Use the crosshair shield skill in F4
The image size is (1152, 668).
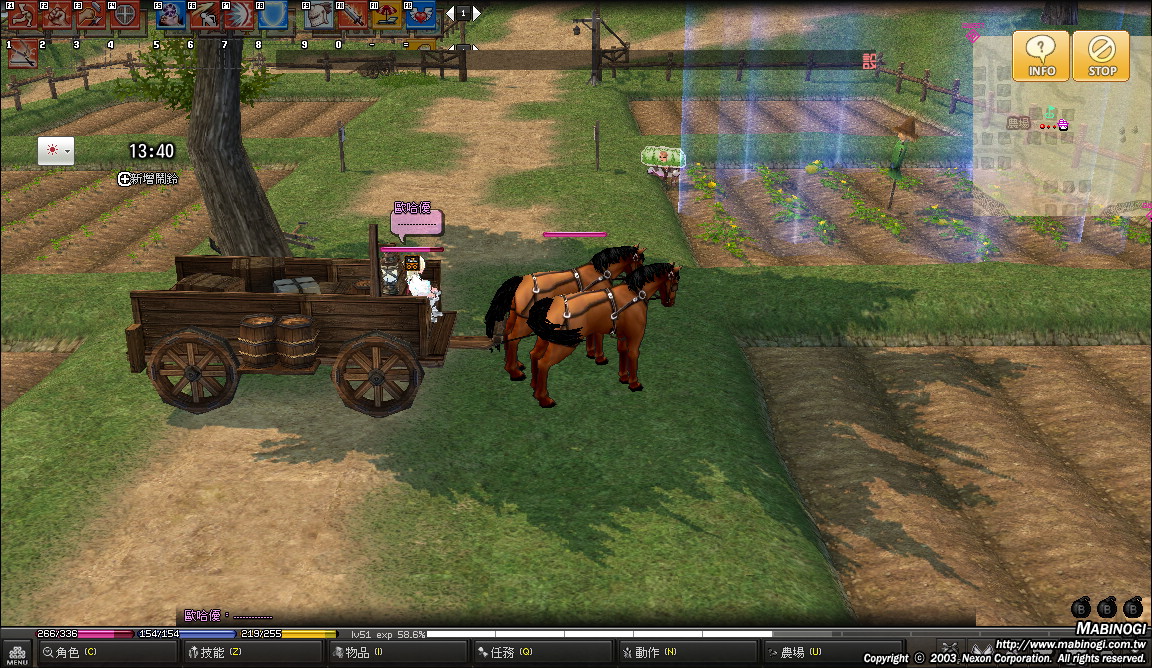125,16
